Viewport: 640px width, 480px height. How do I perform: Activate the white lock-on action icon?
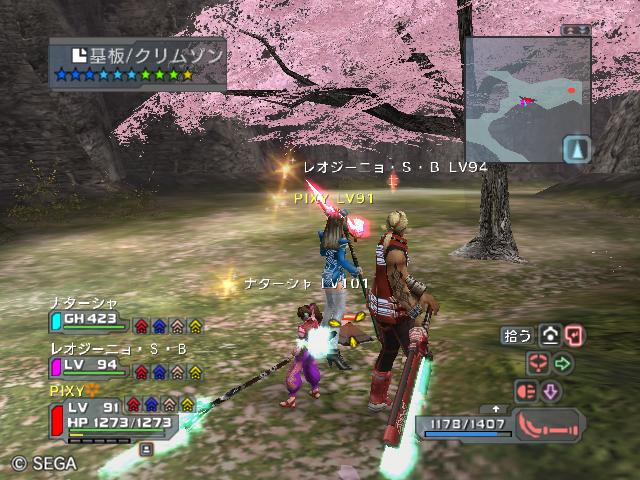click(x=551, y=336)
